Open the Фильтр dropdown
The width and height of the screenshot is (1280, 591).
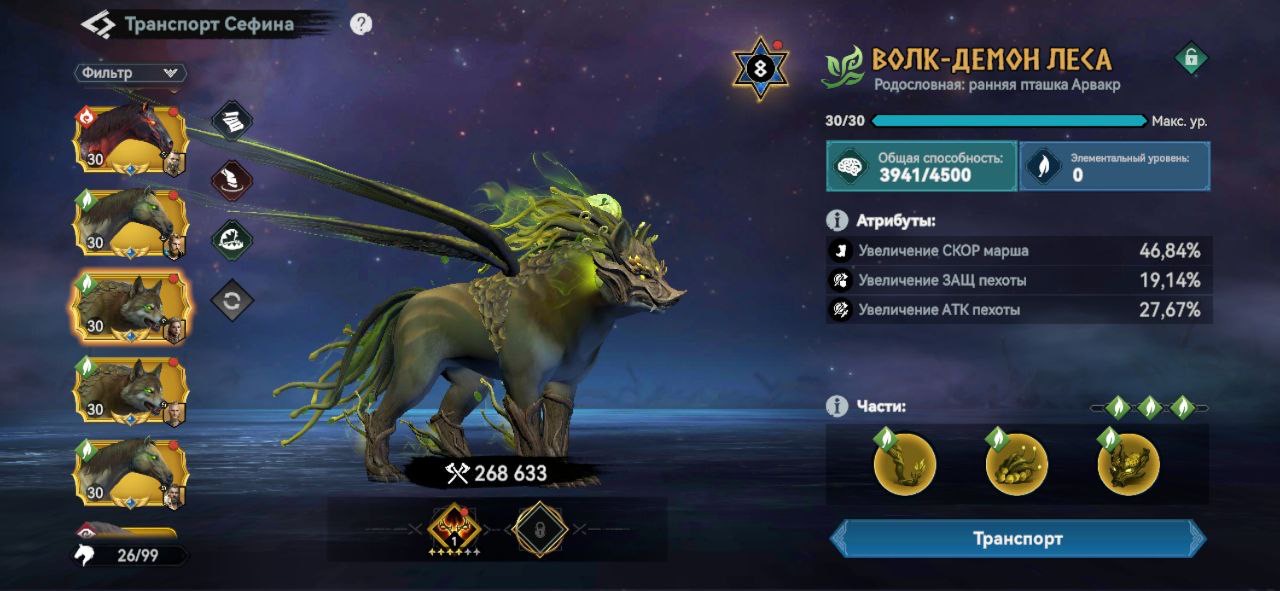point(130,73)
